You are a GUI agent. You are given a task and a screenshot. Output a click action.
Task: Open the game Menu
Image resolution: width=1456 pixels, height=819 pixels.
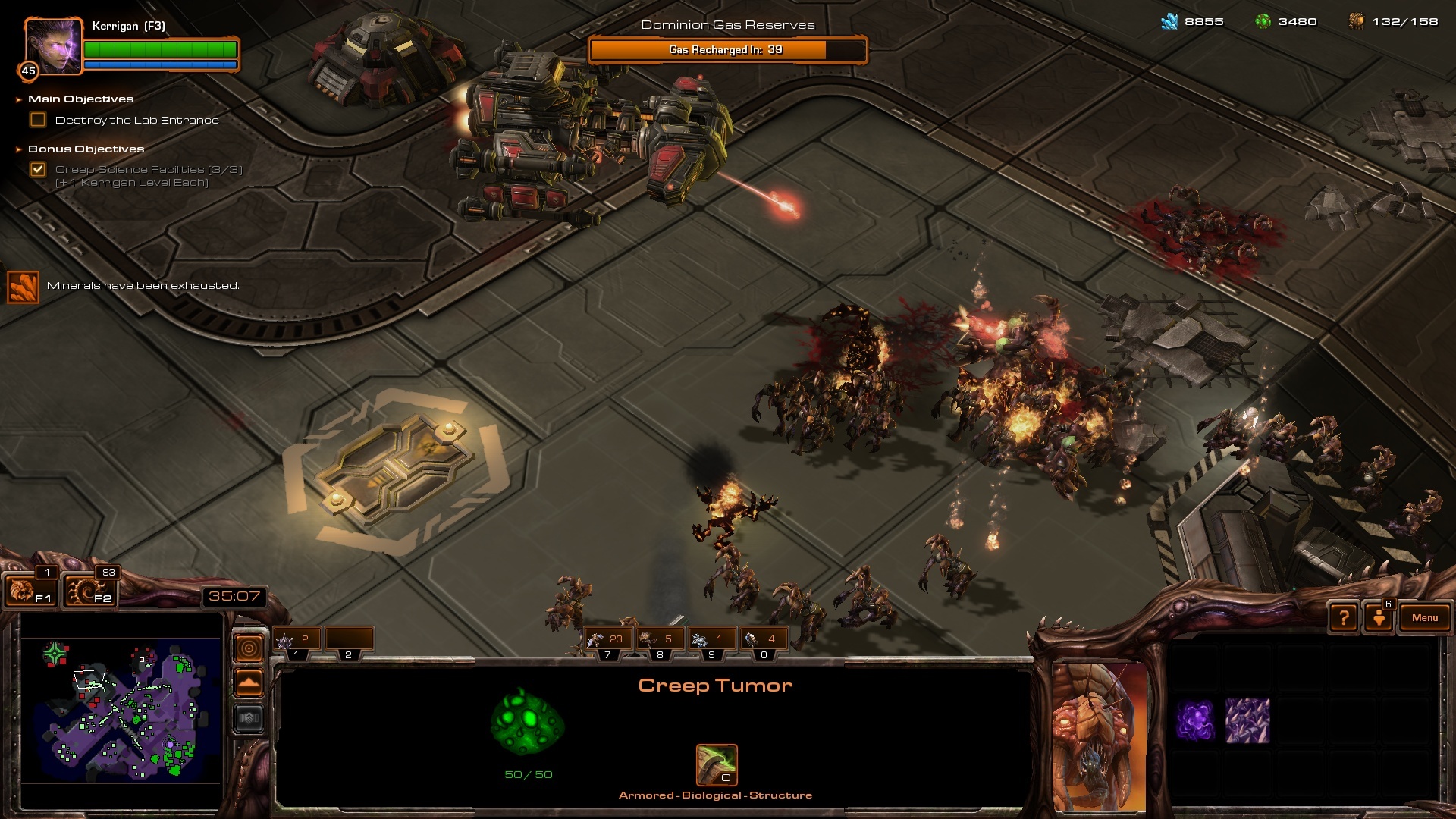(1424, 618)
